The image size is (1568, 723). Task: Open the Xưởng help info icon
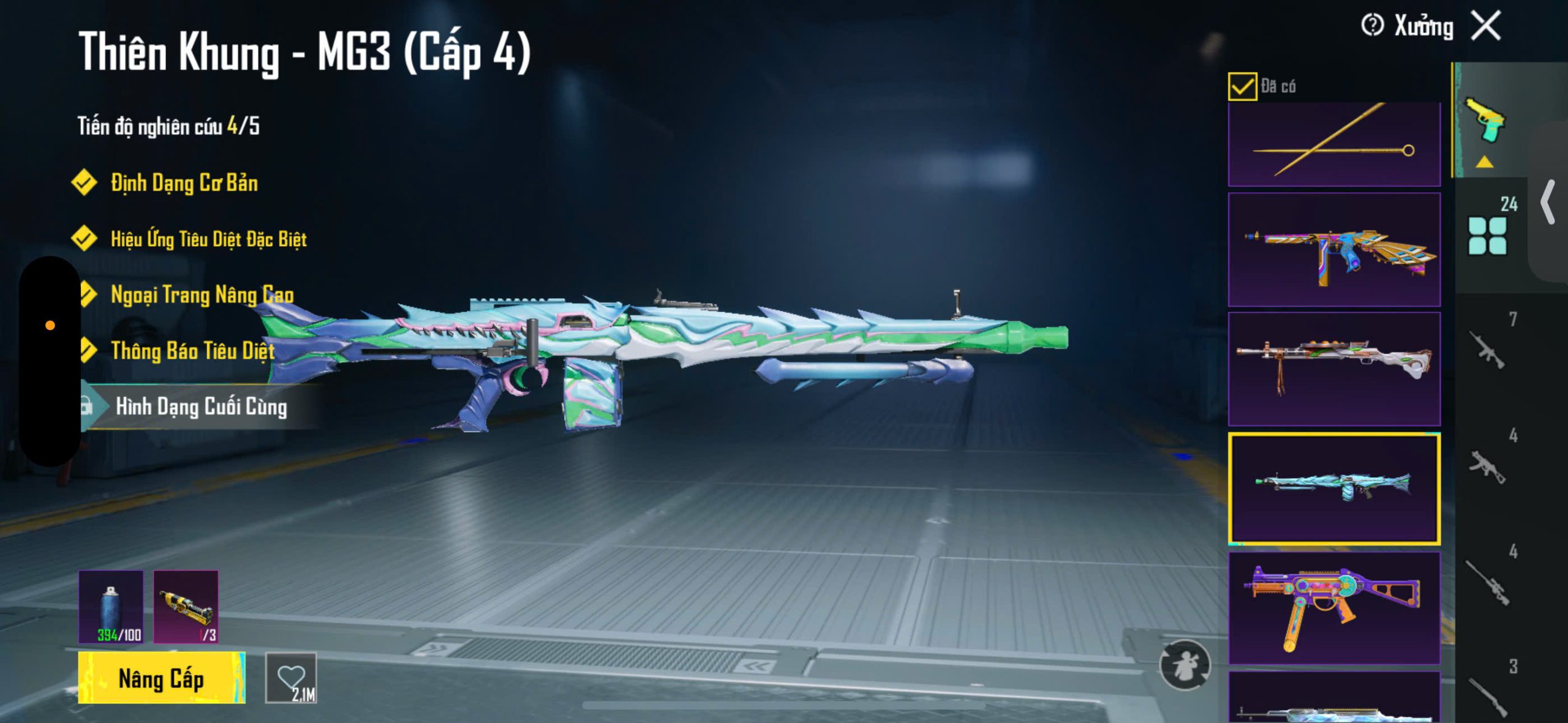1371,26
